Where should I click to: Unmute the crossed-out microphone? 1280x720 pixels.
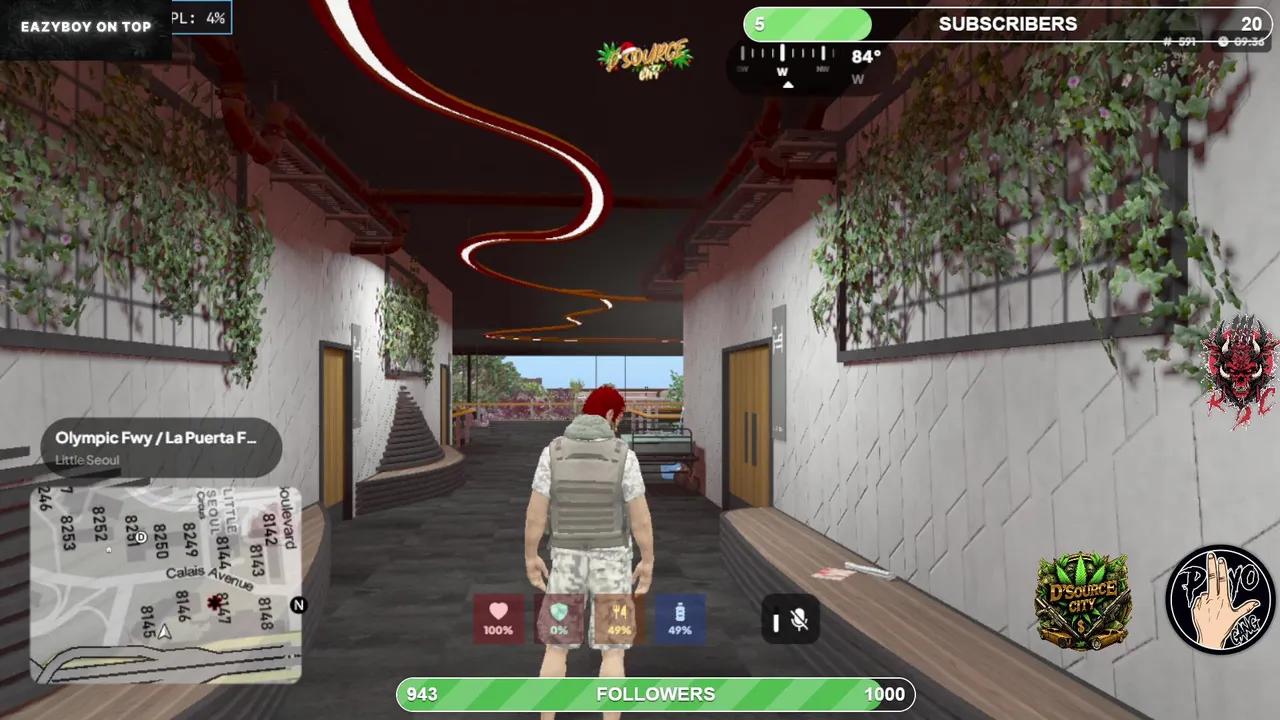[x=800, y=622]
